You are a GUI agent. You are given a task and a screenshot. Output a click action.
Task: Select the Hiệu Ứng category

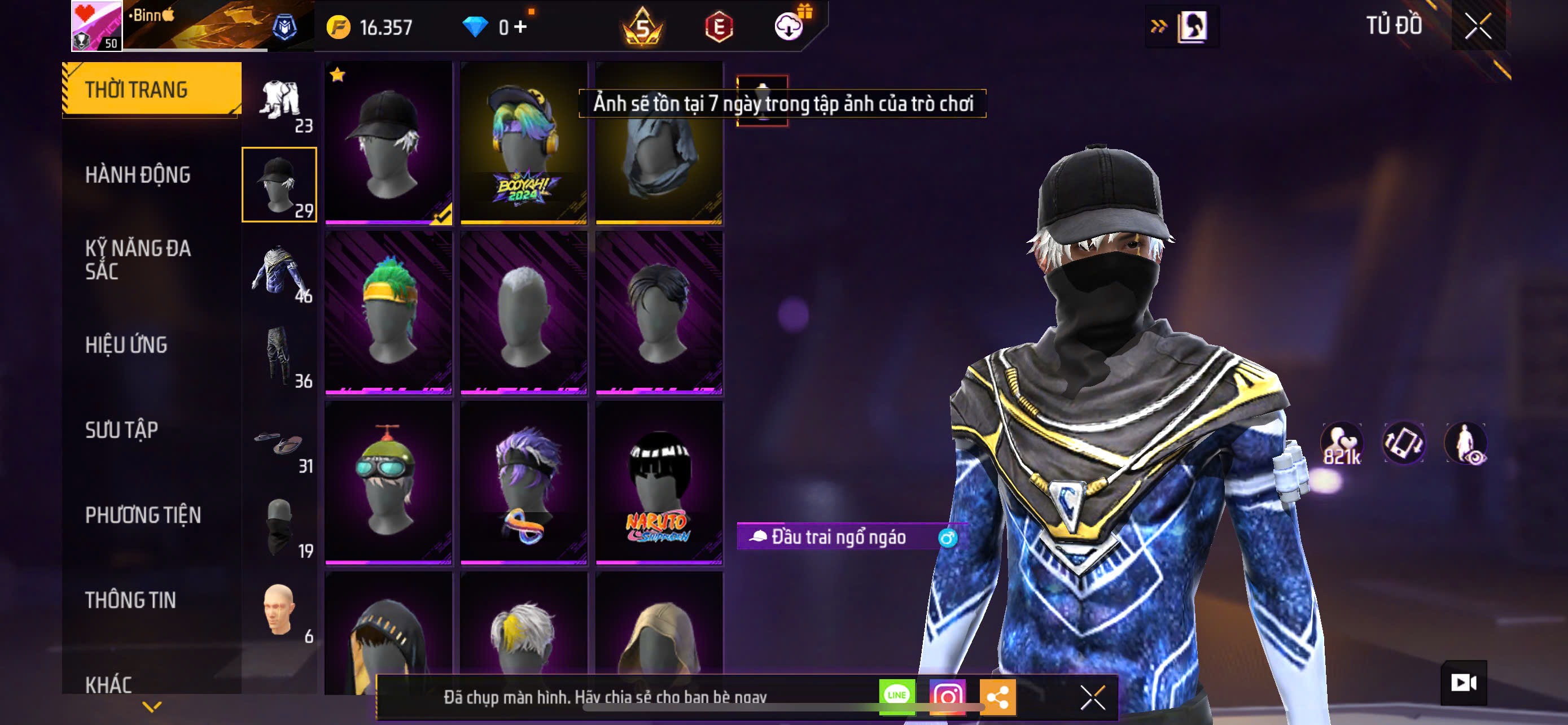[x=126, y=345]
